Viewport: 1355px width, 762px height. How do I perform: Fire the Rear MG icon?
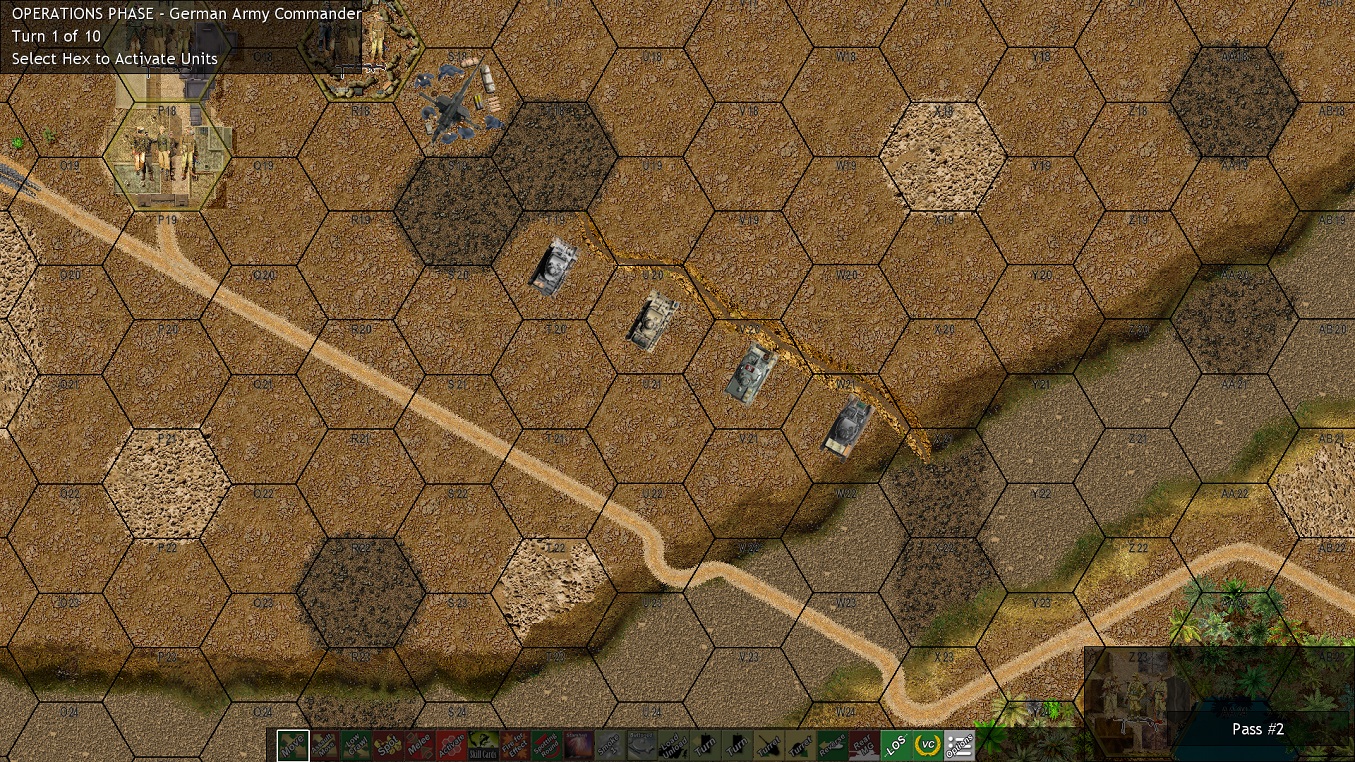pos(862,744)
